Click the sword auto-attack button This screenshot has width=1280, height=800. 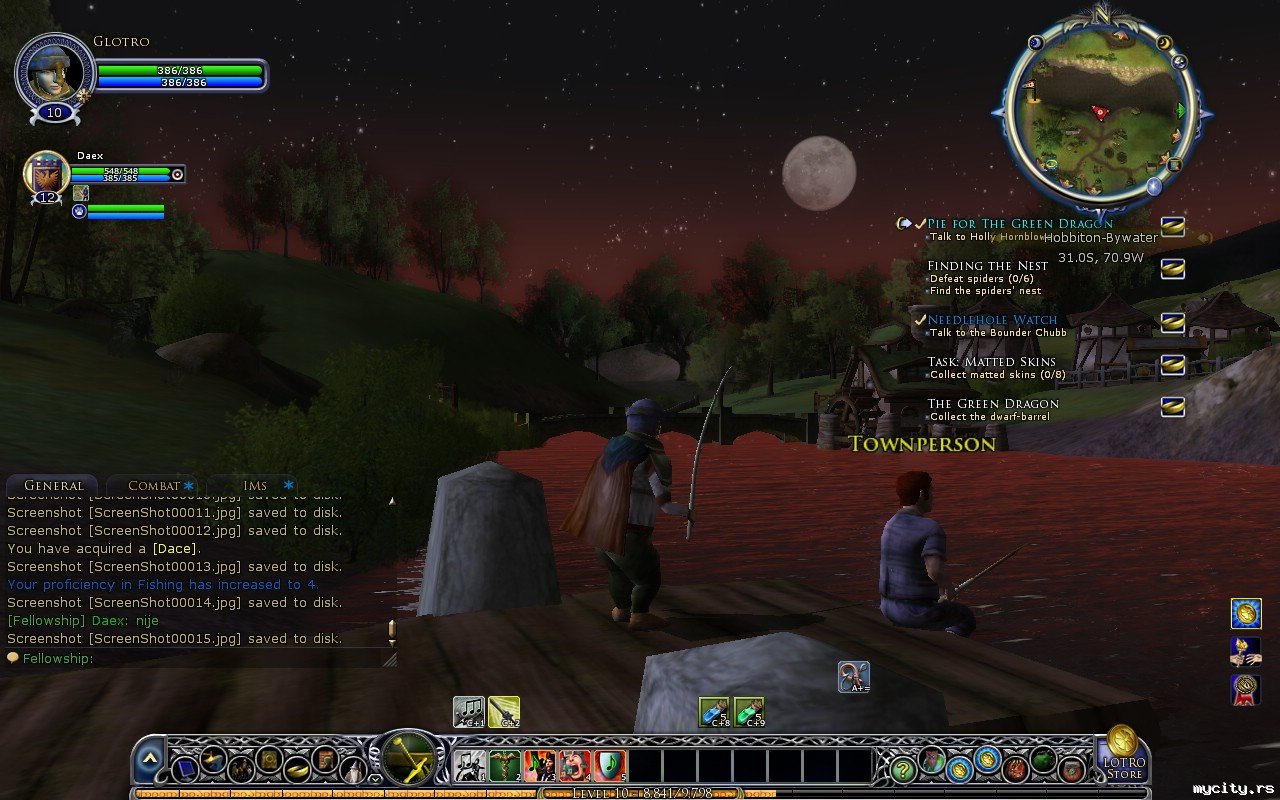click(x=408, y=757)
